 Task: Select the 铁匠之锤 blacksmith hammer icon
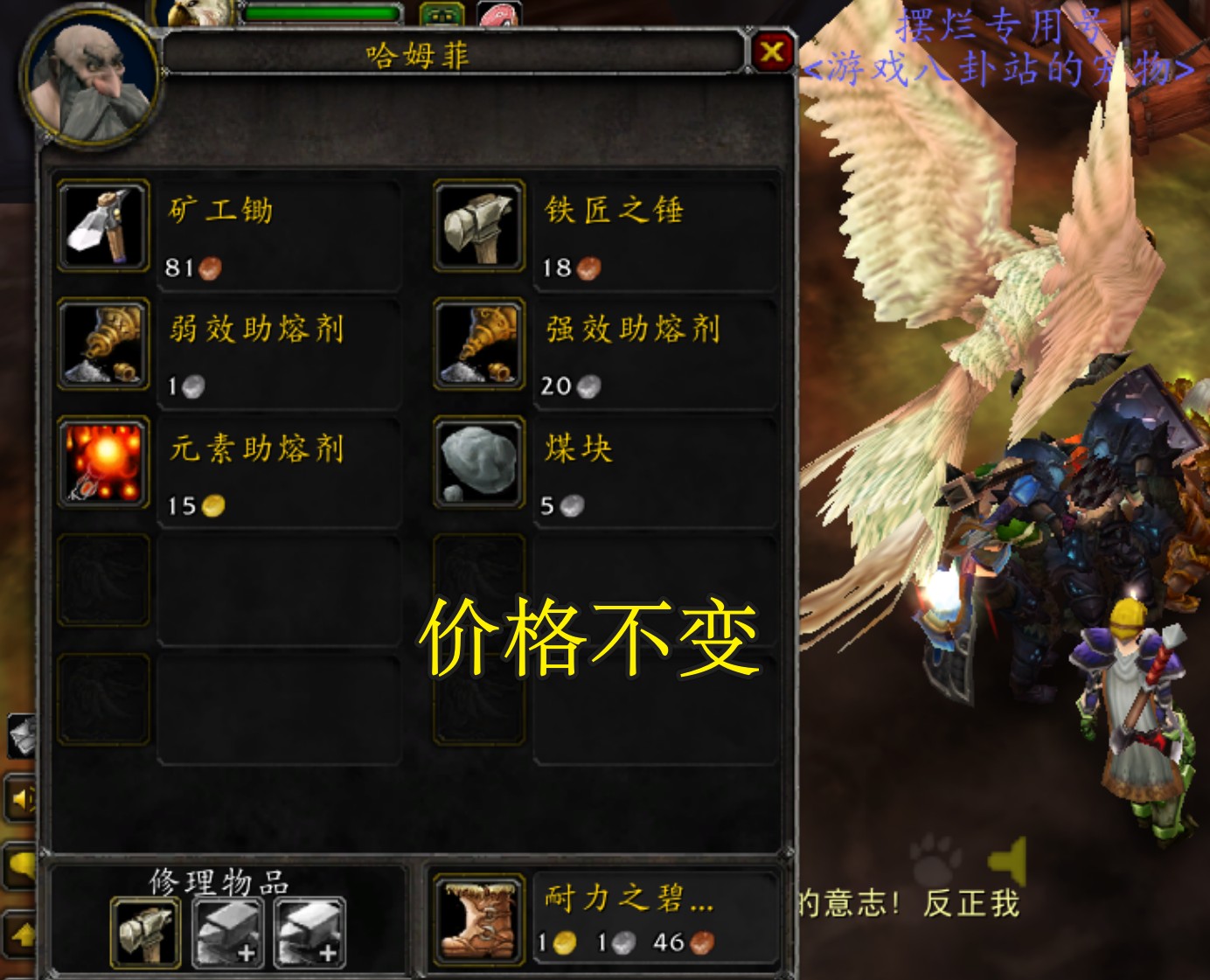click(478, 226)
